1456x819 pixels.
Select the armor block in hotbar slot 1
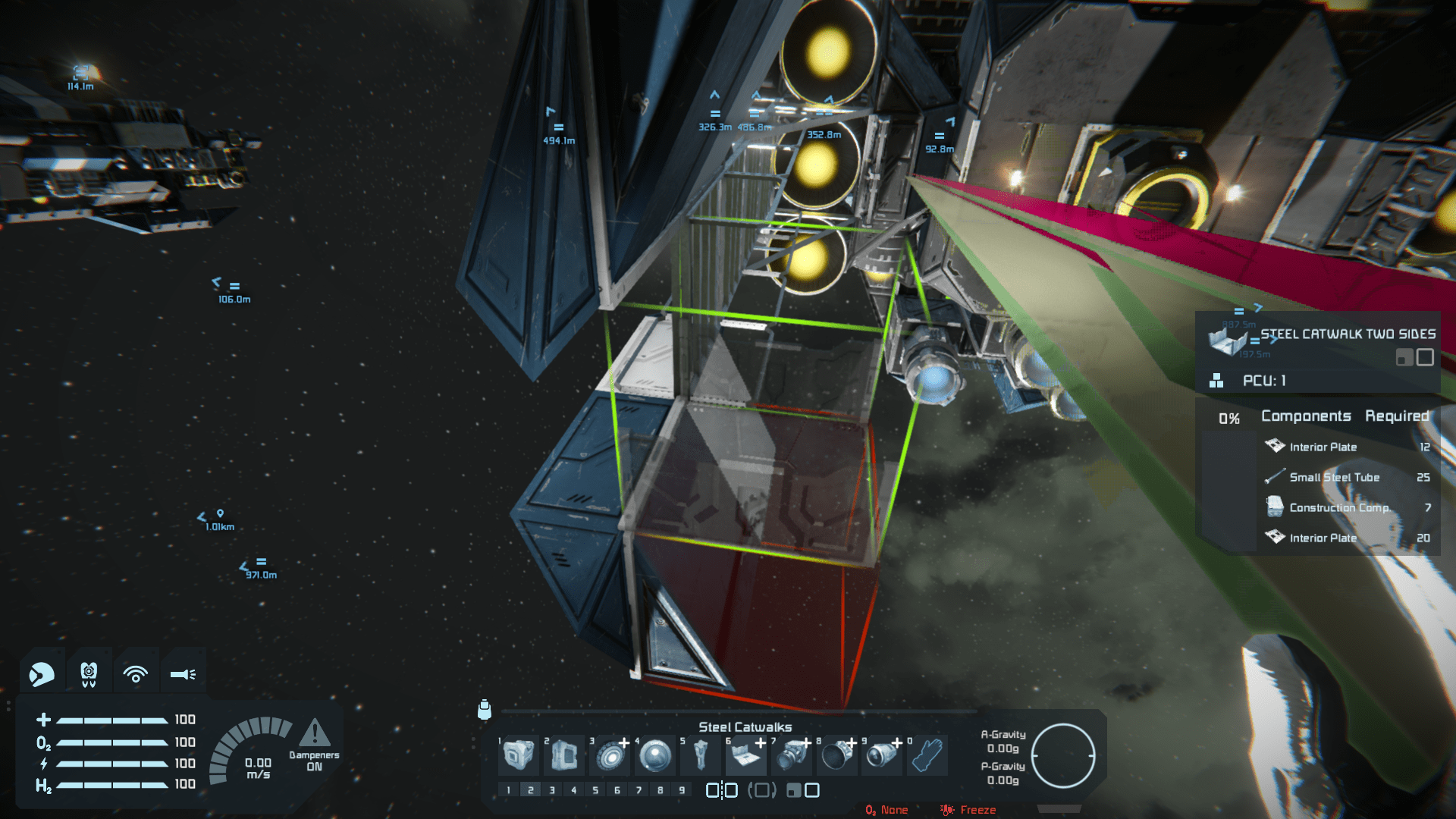click(519, 755)
